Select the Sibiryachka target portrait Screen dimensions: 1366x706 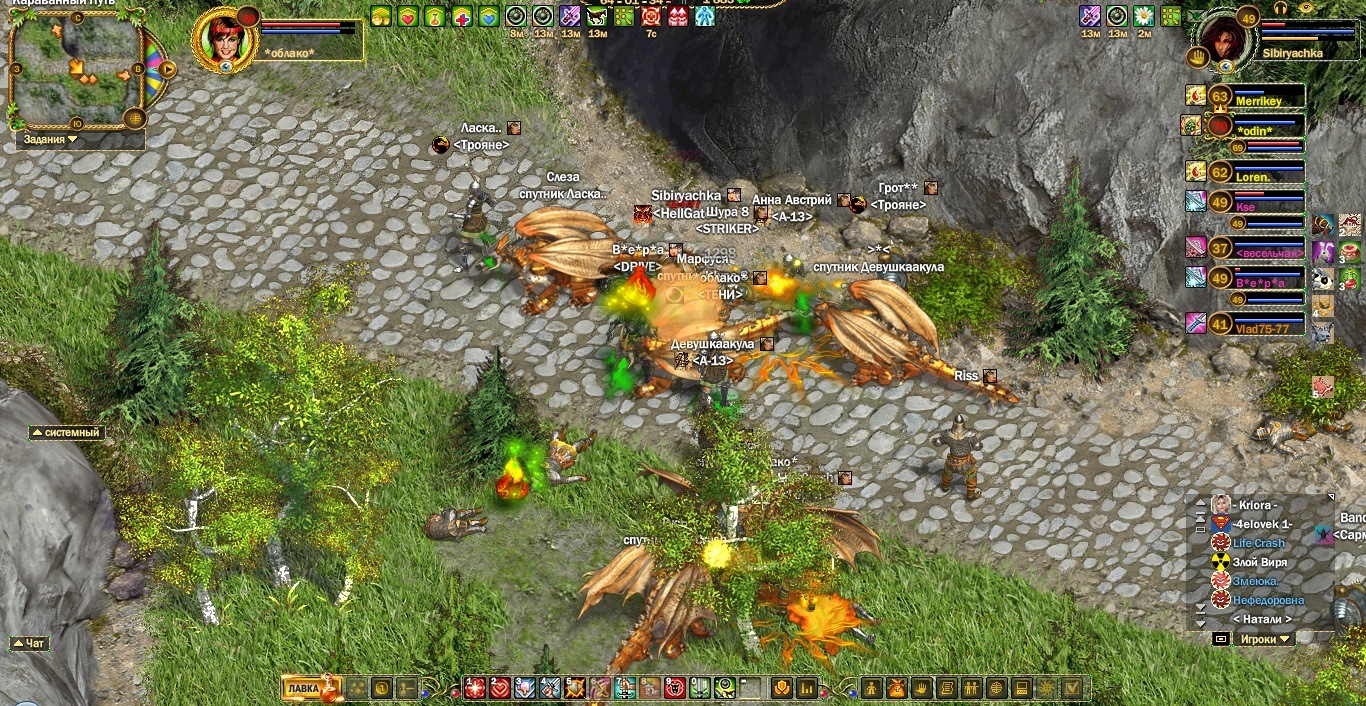click(x=1223, y=39)
